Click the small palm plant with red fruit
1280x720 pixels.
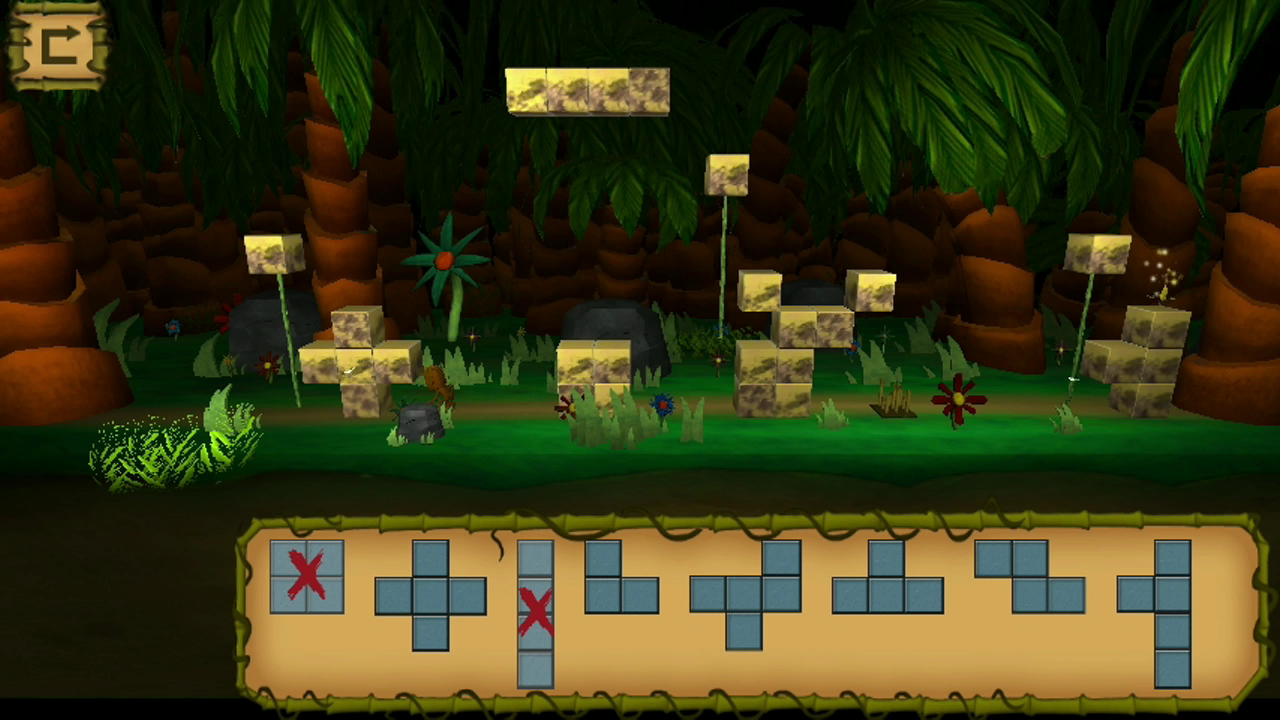[445, 262]
